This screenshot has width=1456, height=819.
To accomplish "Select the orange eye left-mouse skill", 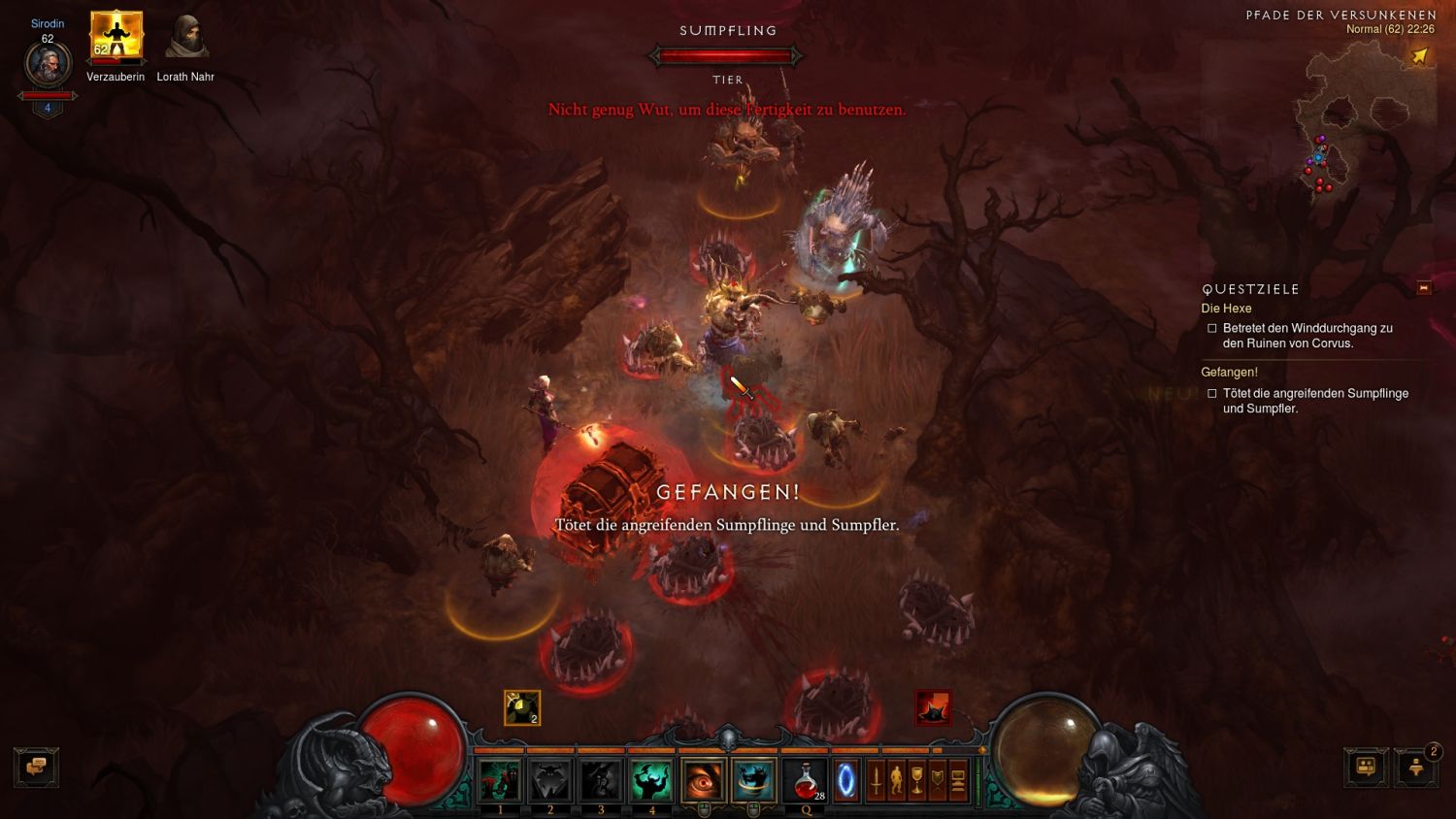I will coord(703,780).
